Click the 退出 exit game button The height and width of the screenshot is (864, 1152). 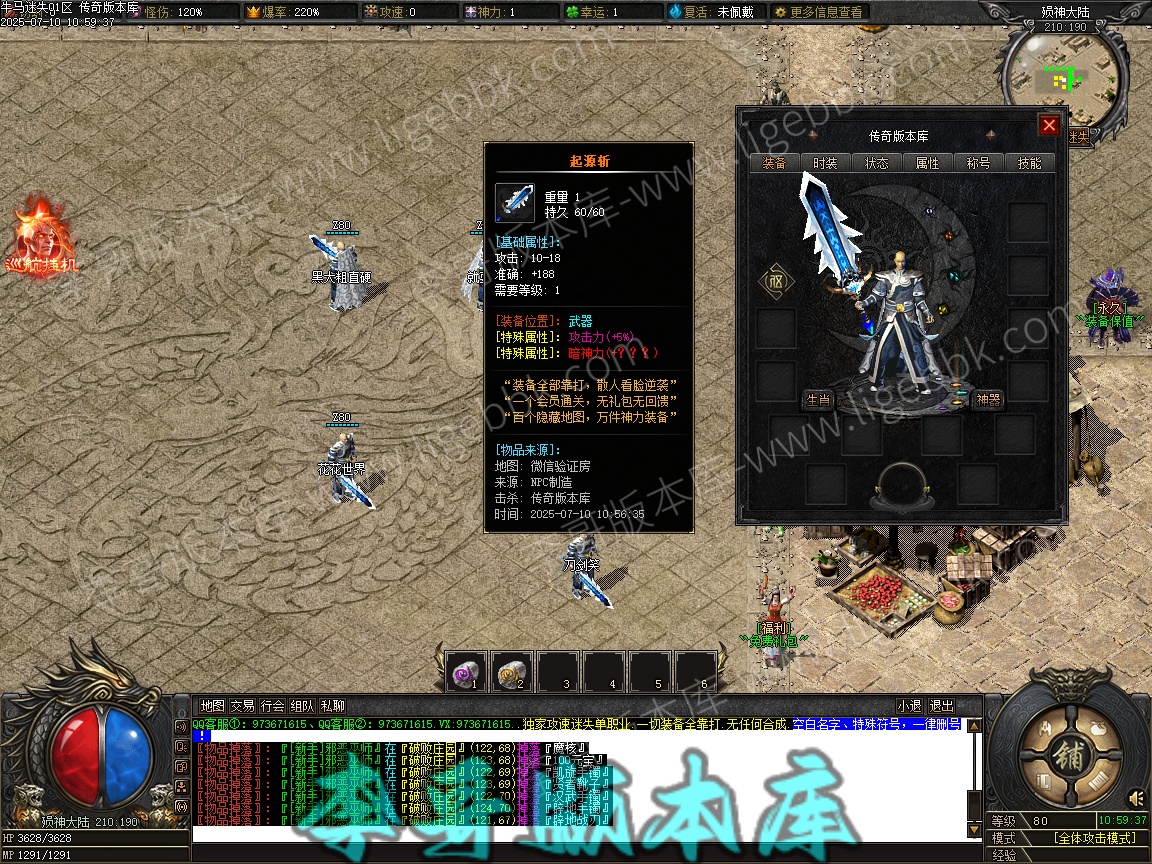941,706
